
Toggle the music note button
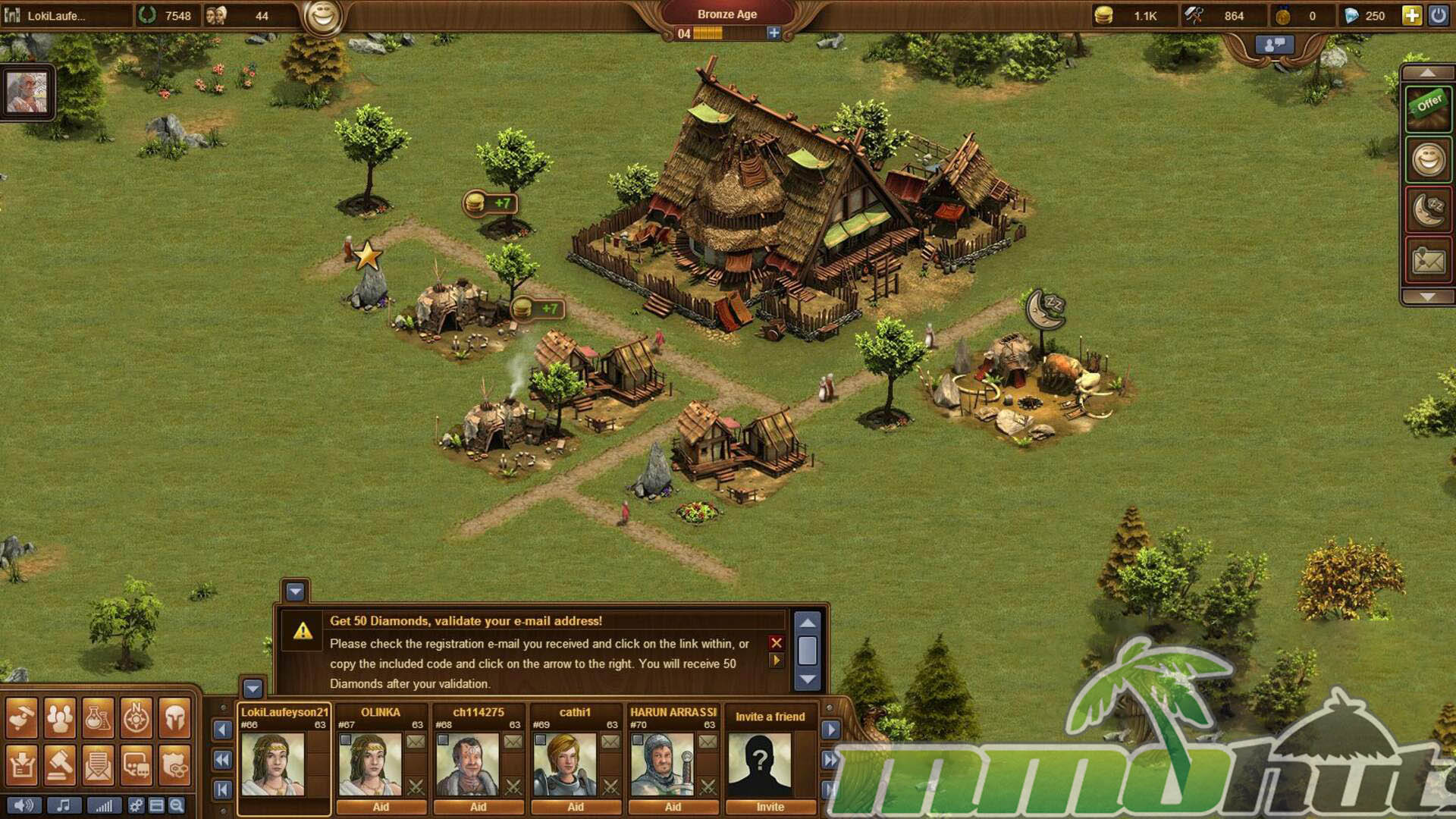coord(64,805)
